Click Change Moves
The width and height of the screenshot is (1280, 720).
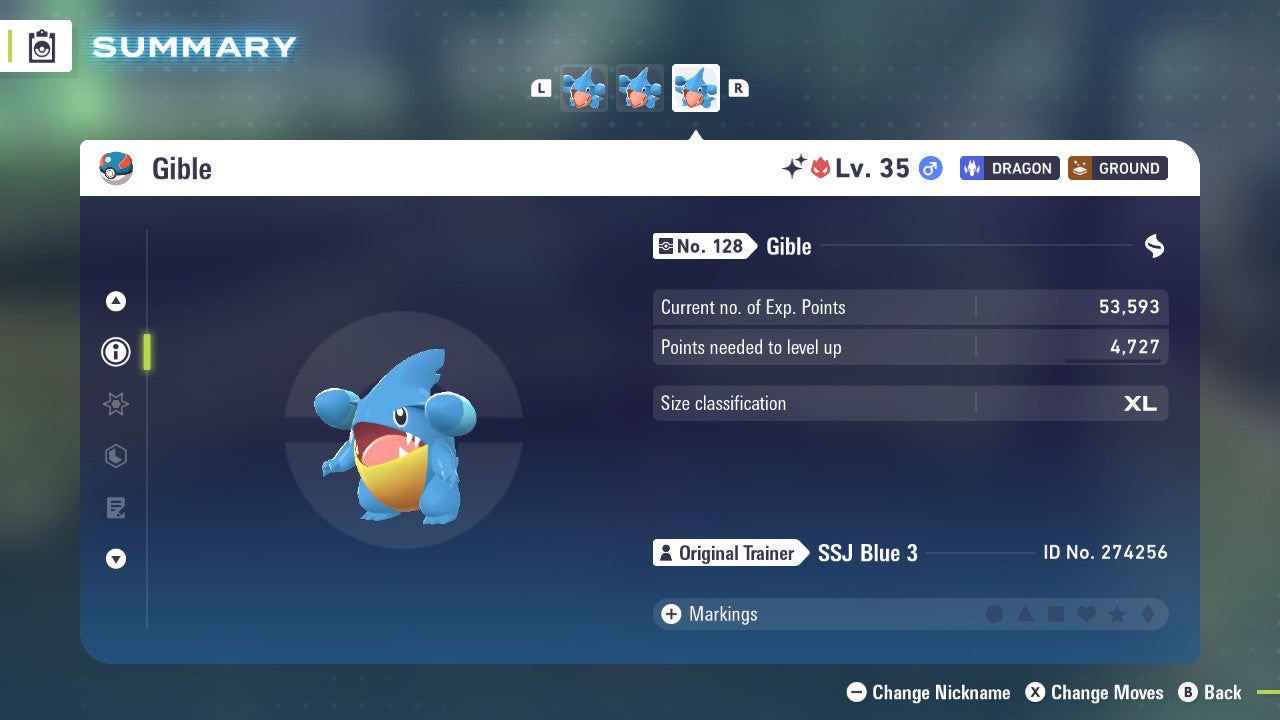click(x=1095, y=692)
